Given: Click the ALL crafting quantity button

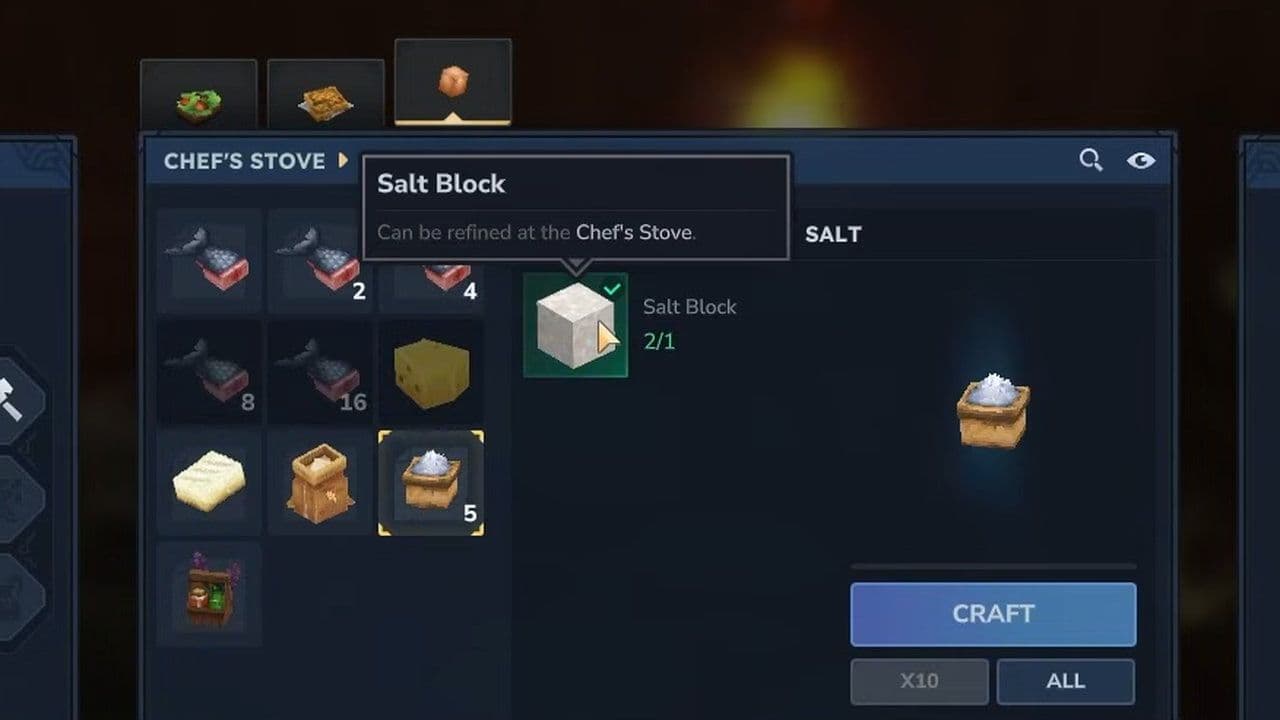Looking at the screenshot, I should pyautogui.click(x=1065, y=681).
